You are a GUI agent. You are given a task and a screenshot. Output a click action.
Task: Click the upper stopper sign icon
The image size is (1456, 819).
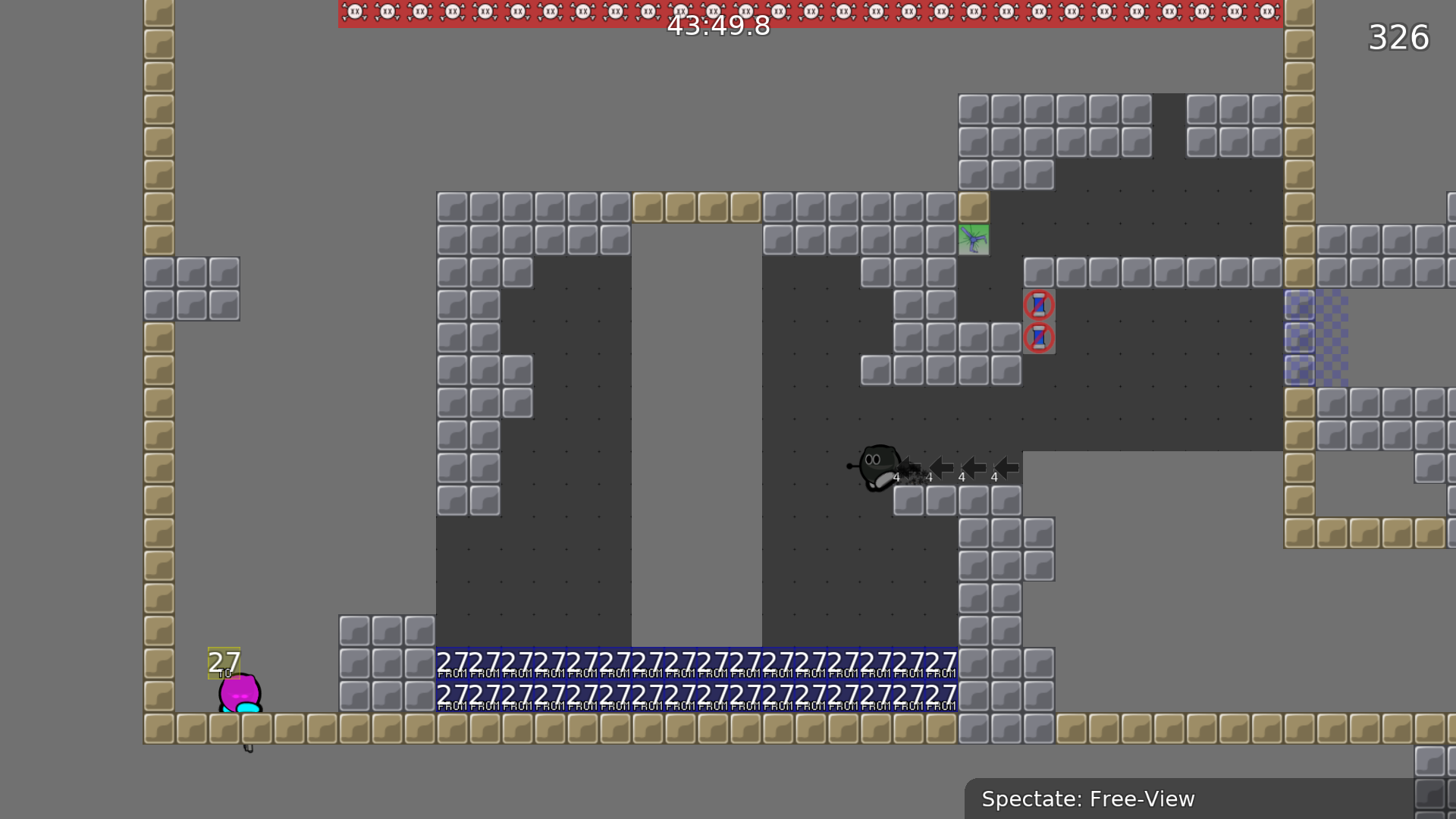pos(1040,305)
